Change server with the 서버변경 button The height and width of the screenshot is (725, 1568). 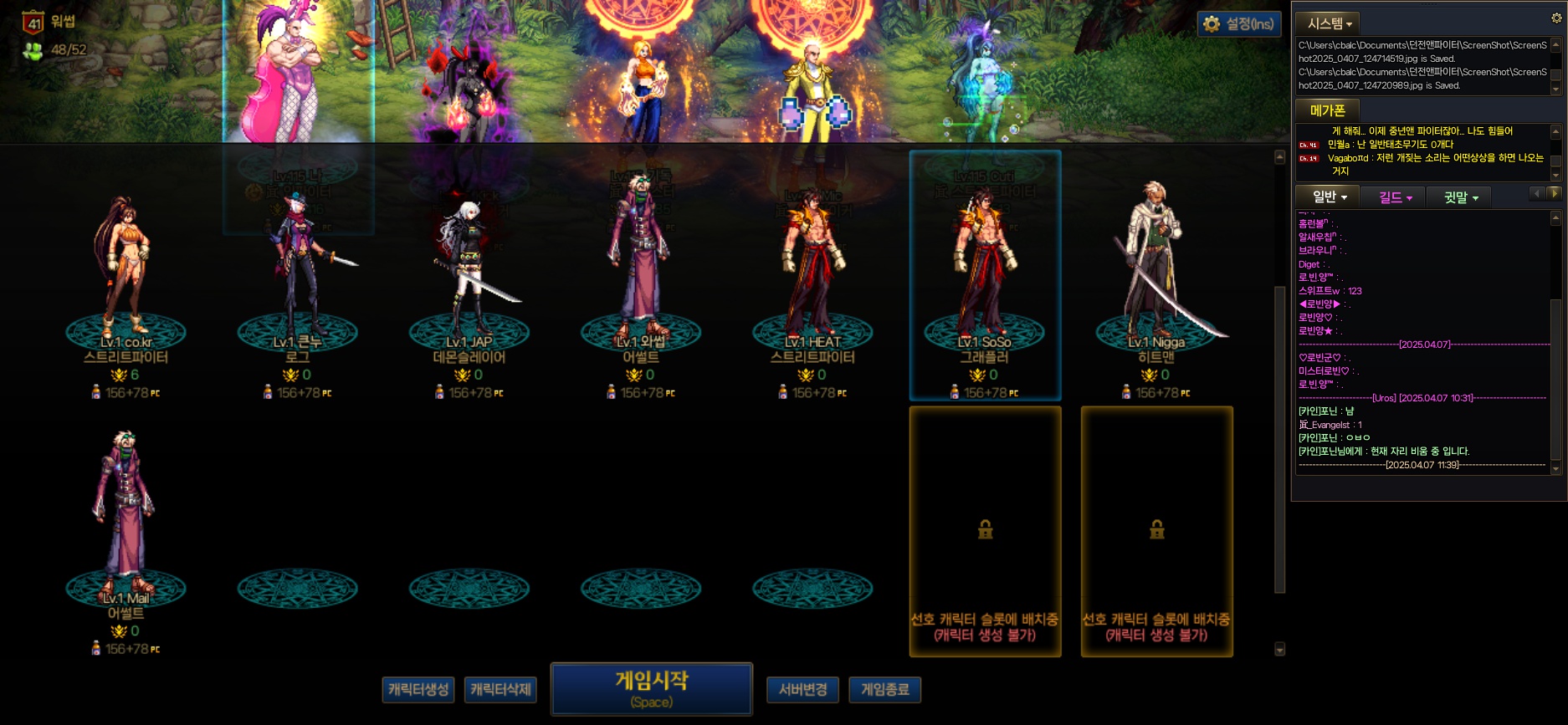click(x=802, y=689)
